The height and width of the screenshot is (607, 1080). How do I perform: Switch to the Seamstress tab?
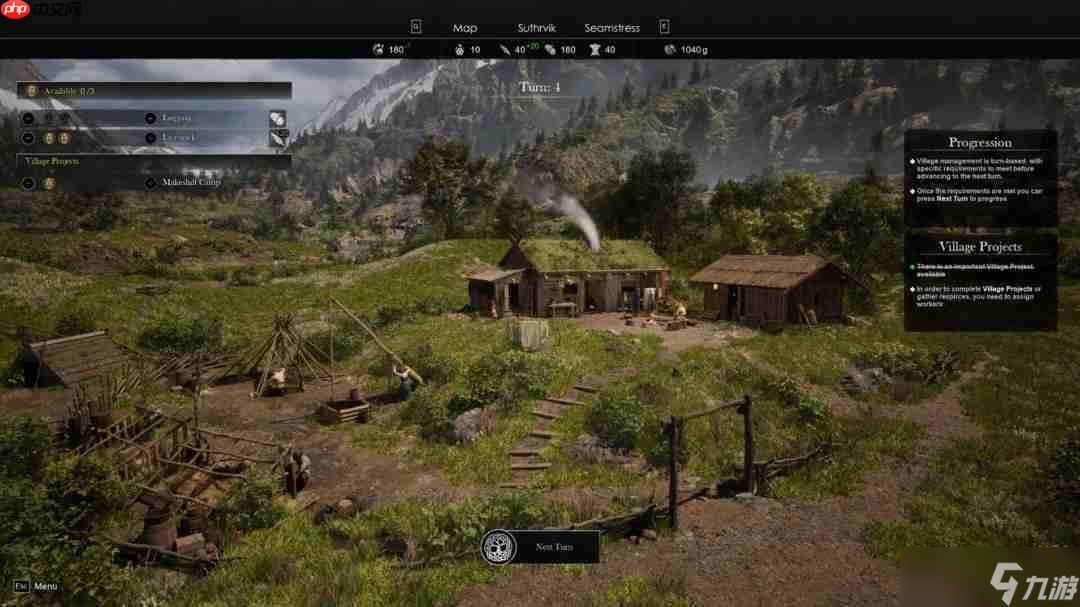coord(614,28)
